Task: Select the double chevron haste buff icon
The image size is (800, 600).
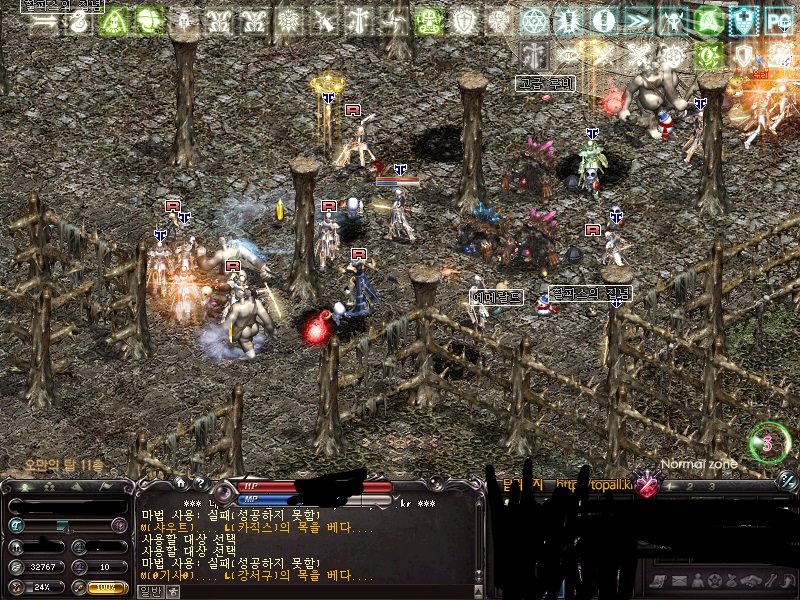Action: pos(638,20)
